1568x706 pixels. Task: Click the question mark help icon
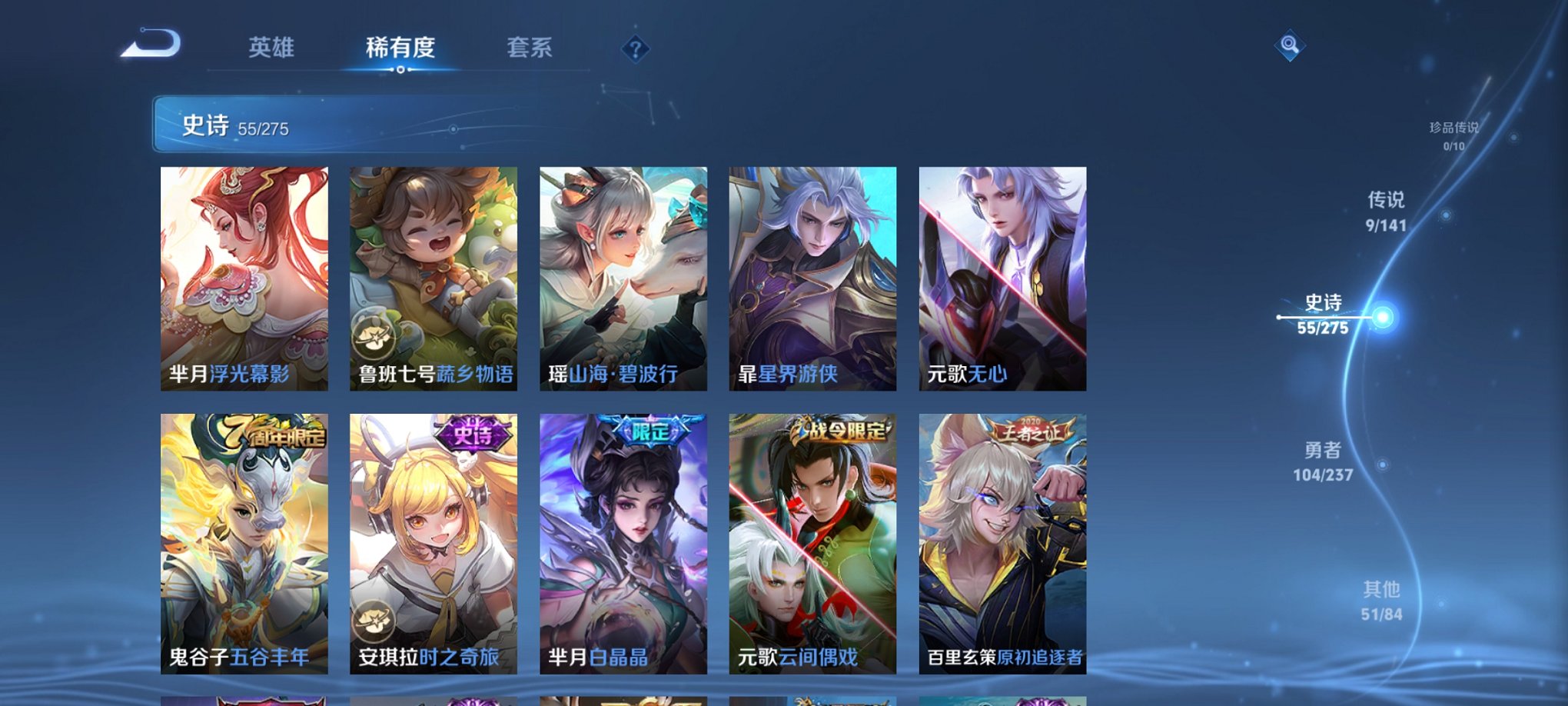point(635,49)
